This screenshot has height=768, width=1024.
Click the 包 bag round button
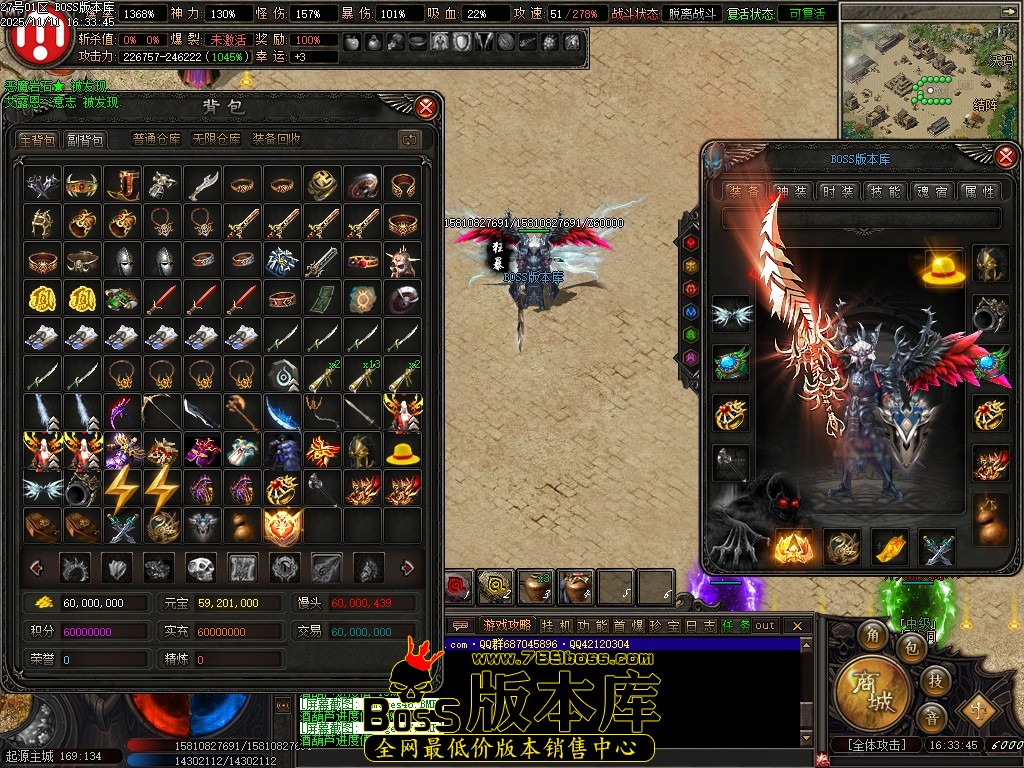[x=911, y=649]
